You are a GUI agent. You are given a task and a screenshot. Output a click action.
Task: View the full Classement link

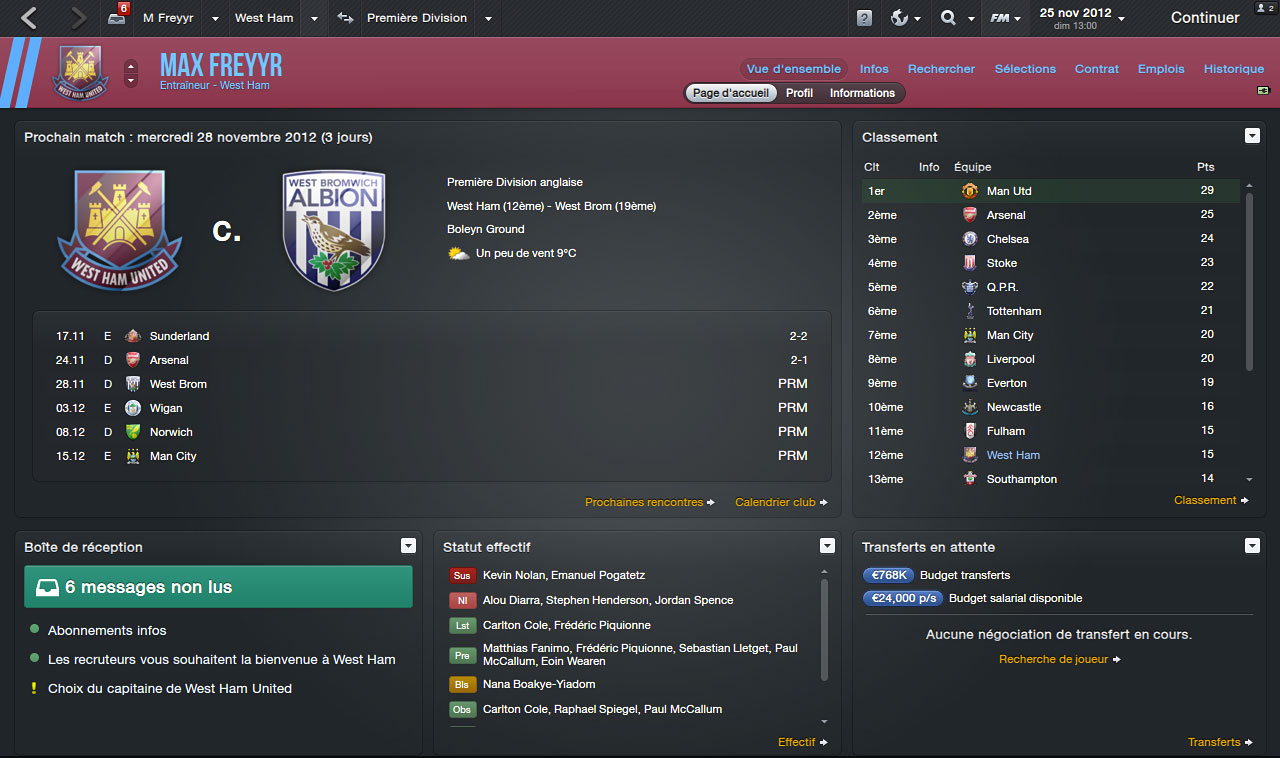pos(1205,500)
